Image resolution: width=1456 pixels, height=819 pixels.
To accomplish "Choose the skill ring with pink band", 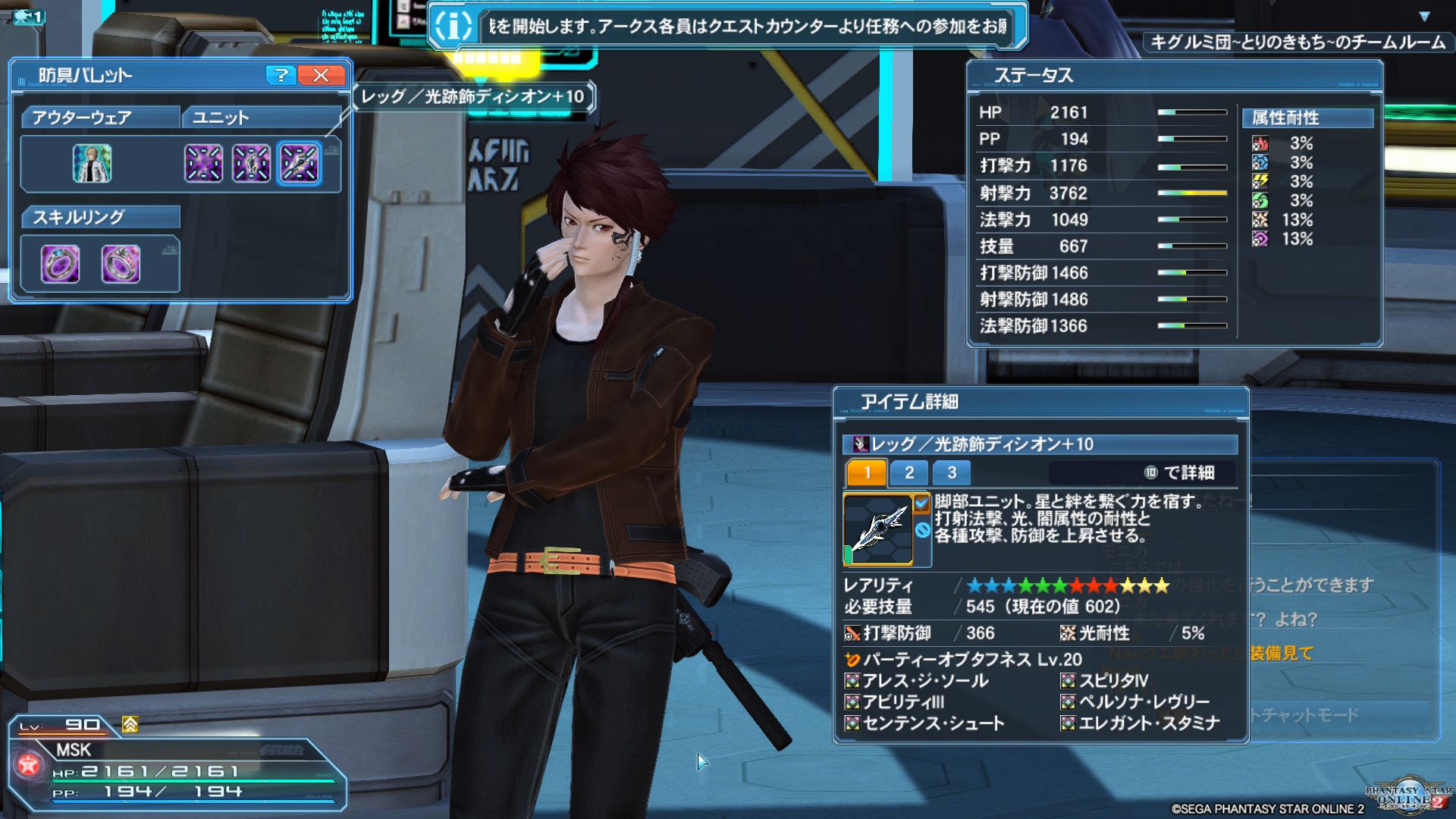I will pos(121,264).
